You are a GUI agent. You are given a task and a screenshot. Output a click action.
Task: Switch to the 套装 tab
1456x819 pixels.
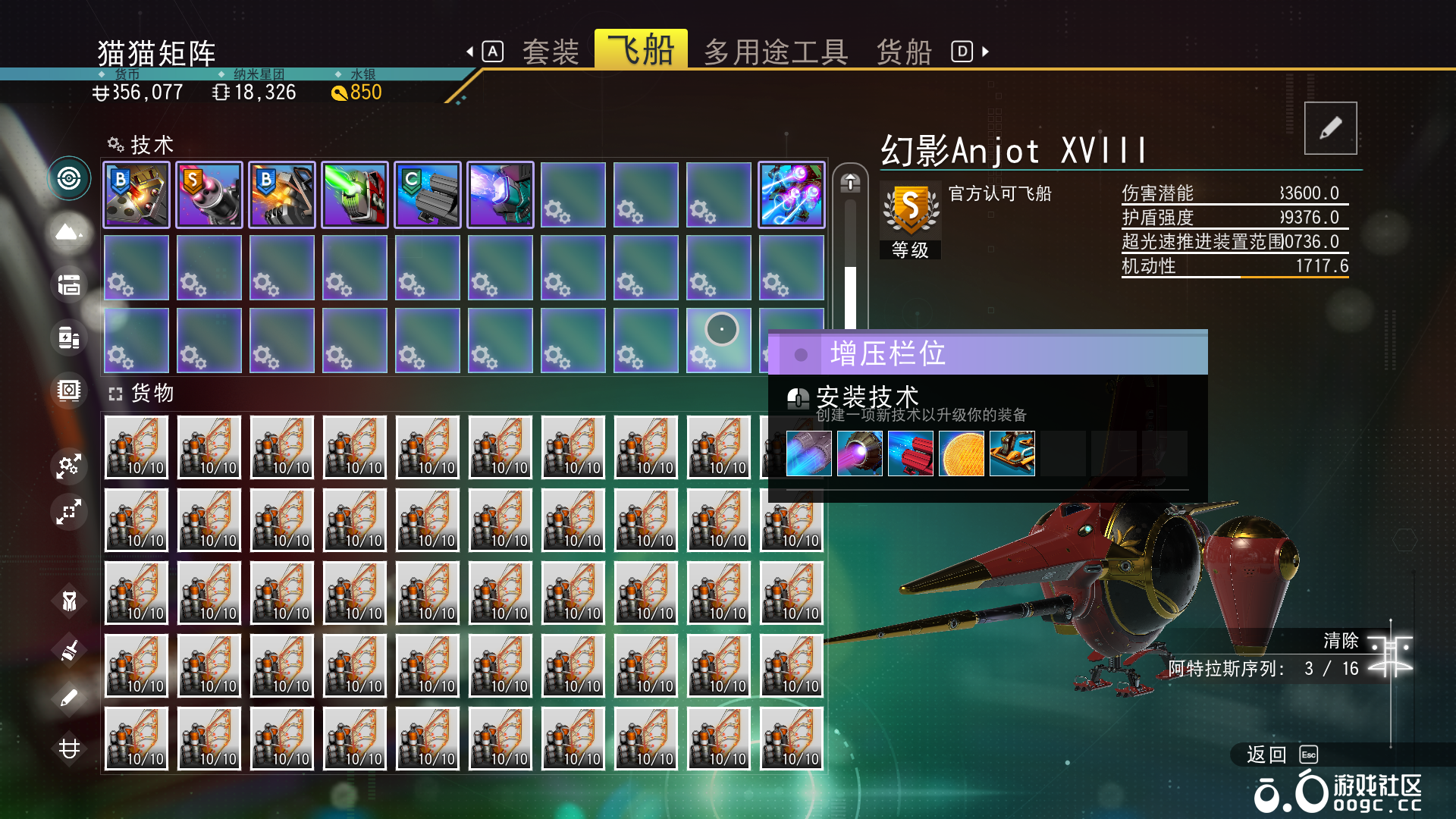point(550,51)
